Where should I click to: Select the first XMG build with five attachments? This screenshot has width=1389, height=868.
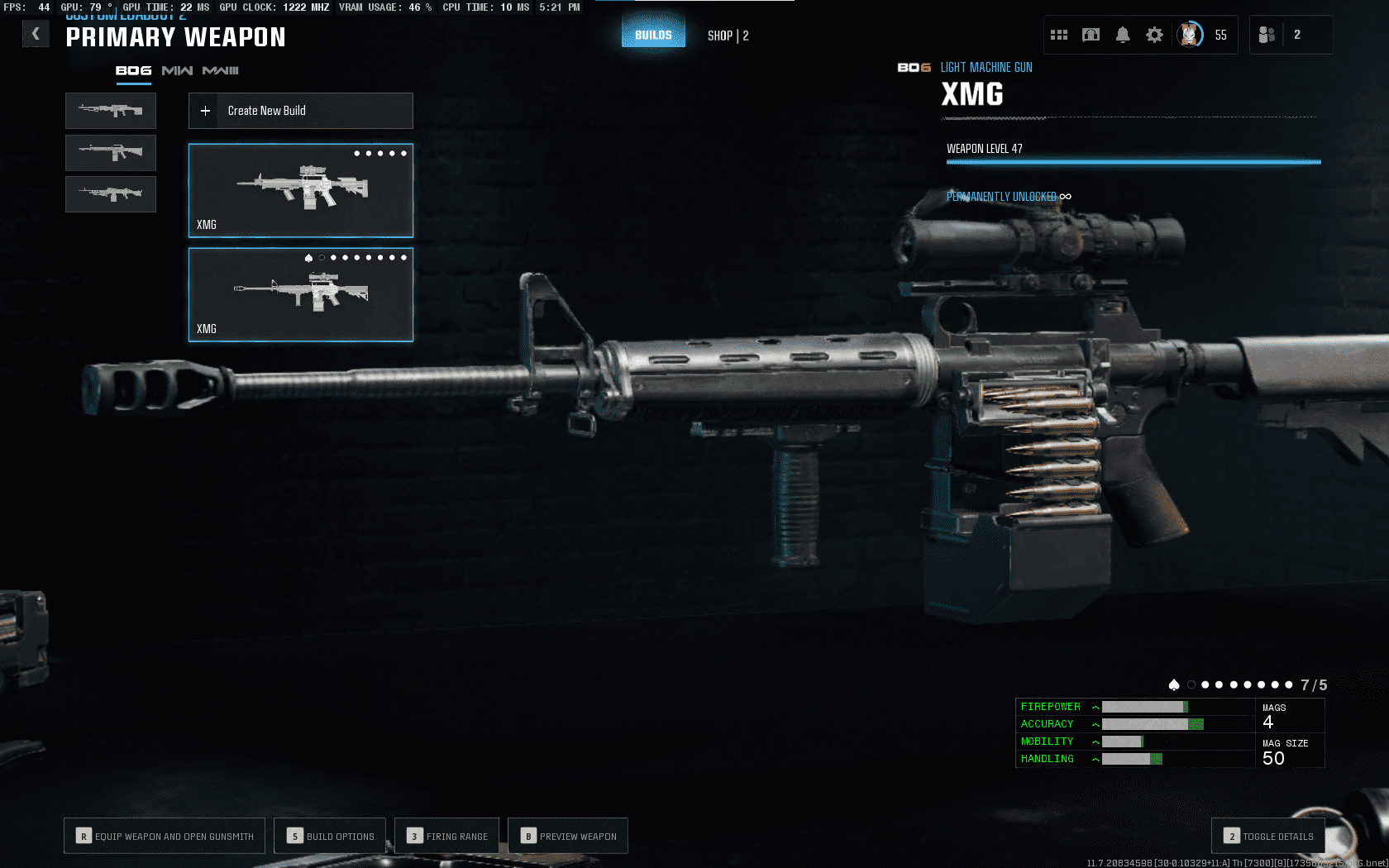pos(300,191)
